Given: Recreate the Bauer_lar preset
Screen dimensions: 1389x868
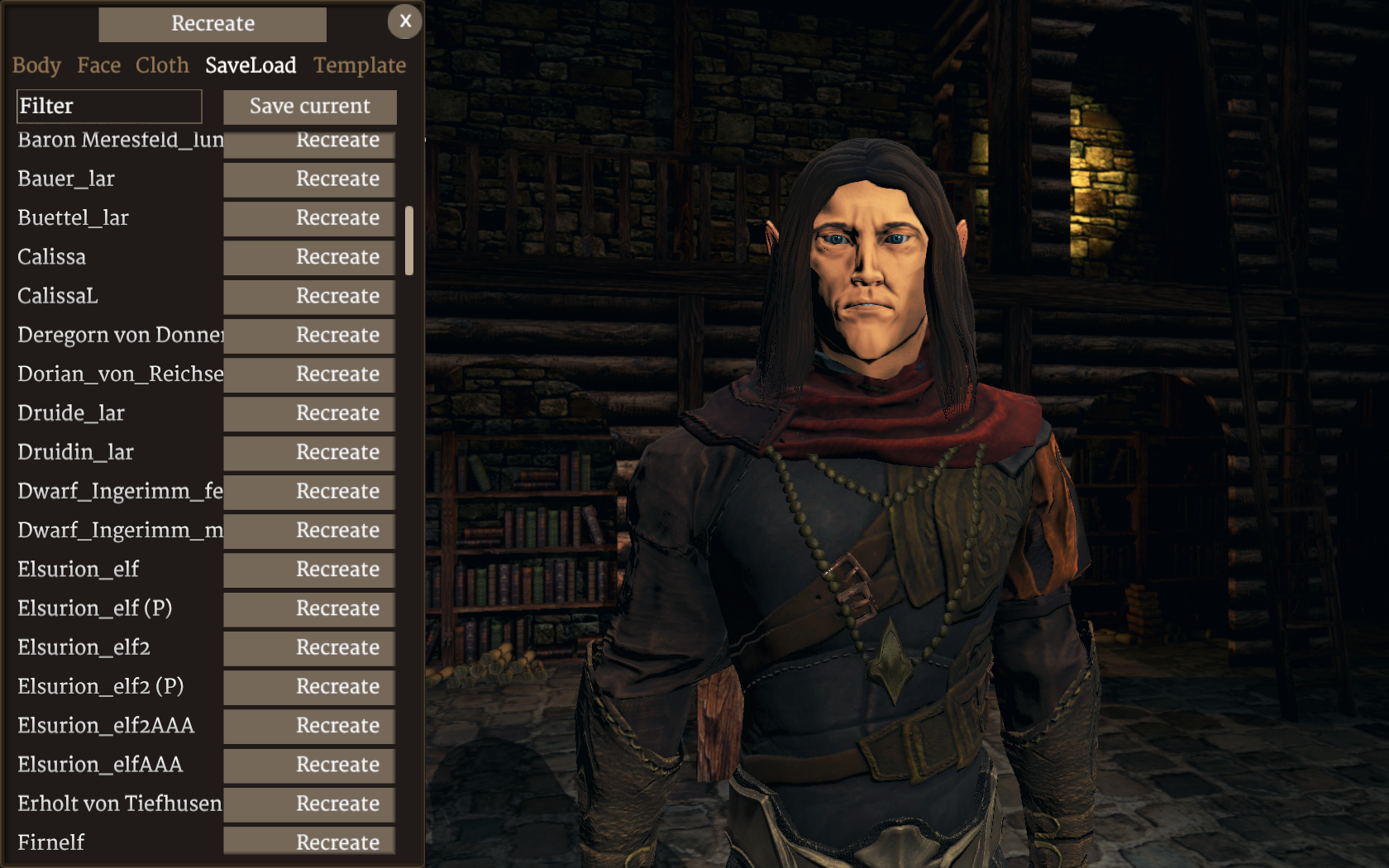Looking at the screenshot, I should (309, 179).
